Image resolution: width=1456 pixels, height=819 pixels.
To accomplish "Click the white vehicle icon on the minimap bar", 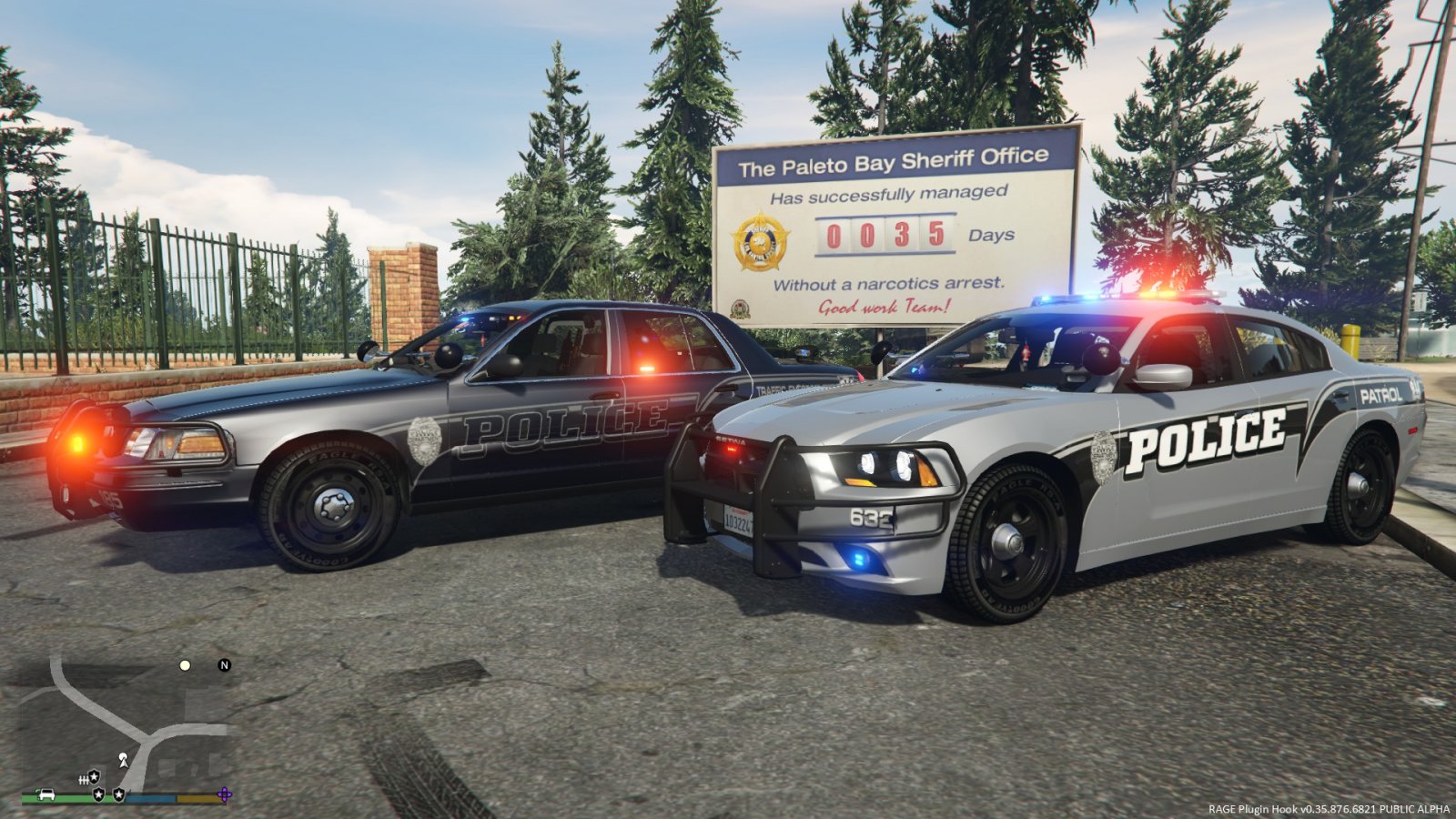I will pos(46,794).
